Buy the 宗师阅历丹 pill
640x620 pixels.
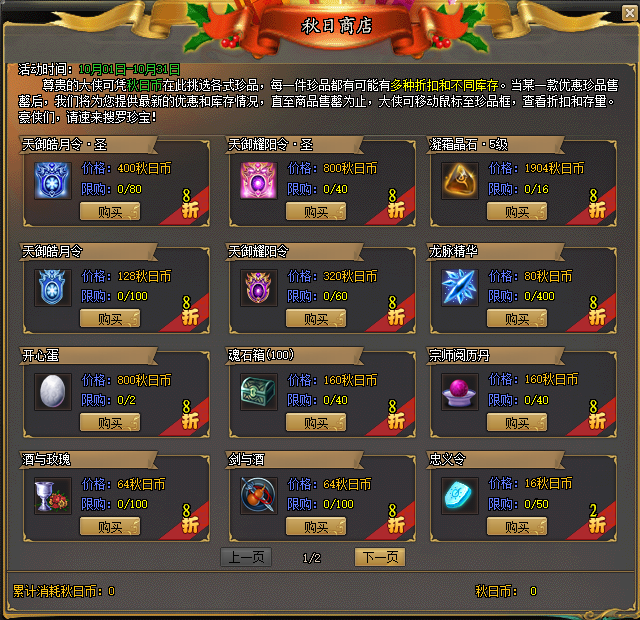click(x=517, y=423)
